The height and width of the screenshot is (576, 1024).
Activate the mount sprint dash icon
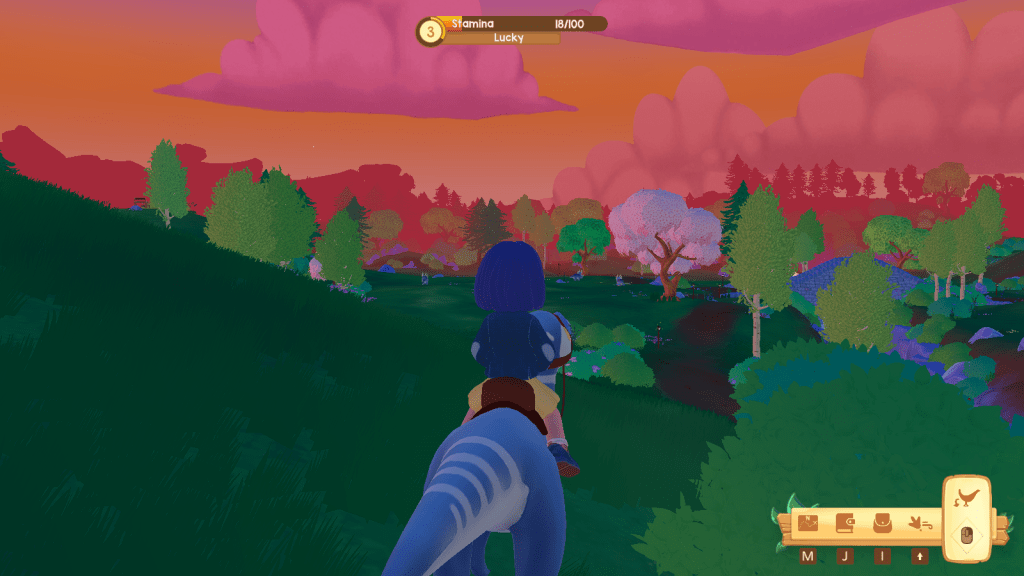click(919, 523)
